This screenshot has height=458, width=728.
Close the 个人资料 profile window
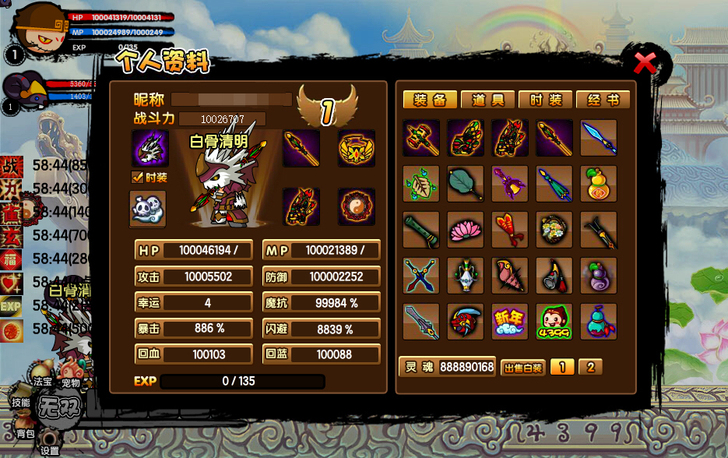(646, 65)
